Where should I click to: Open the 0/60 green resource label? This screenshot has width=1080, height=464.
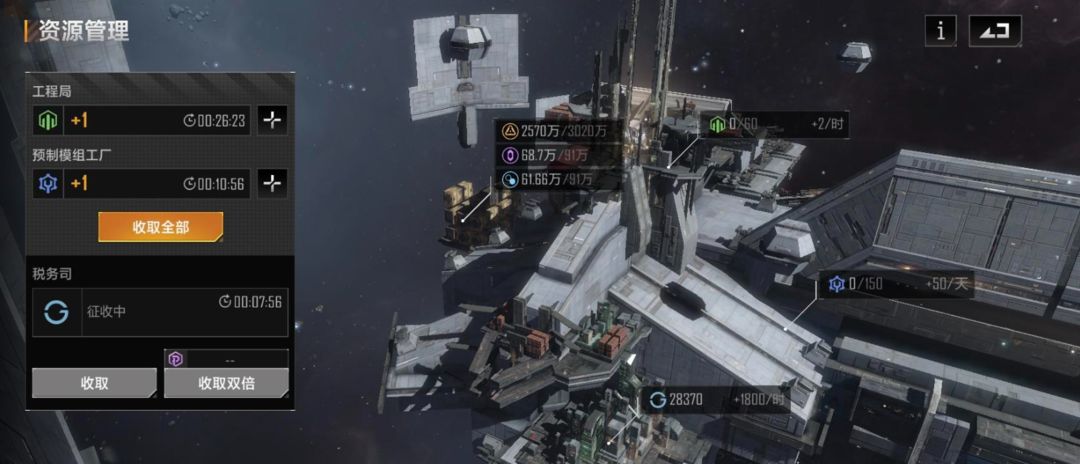coord(777,125)
